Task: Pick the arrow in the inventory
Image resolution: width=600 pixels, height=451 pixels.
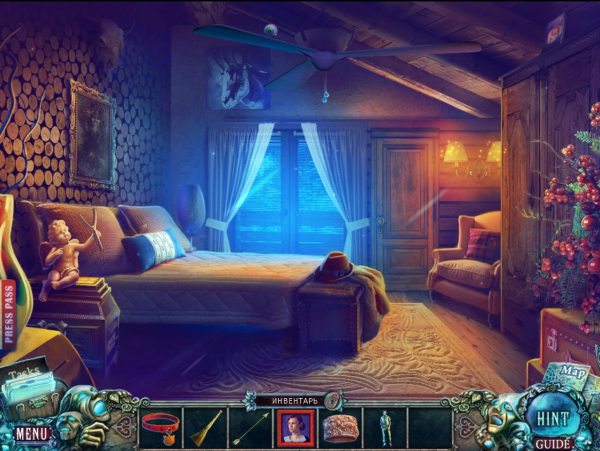Action: coord(250,428)
